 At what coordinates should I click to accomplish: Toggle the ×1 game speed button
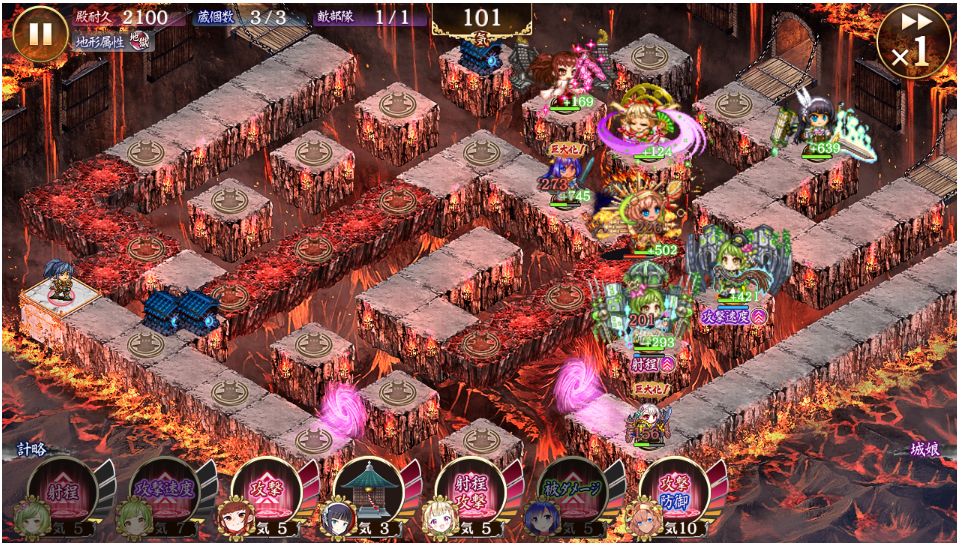[x=911, y=41]
